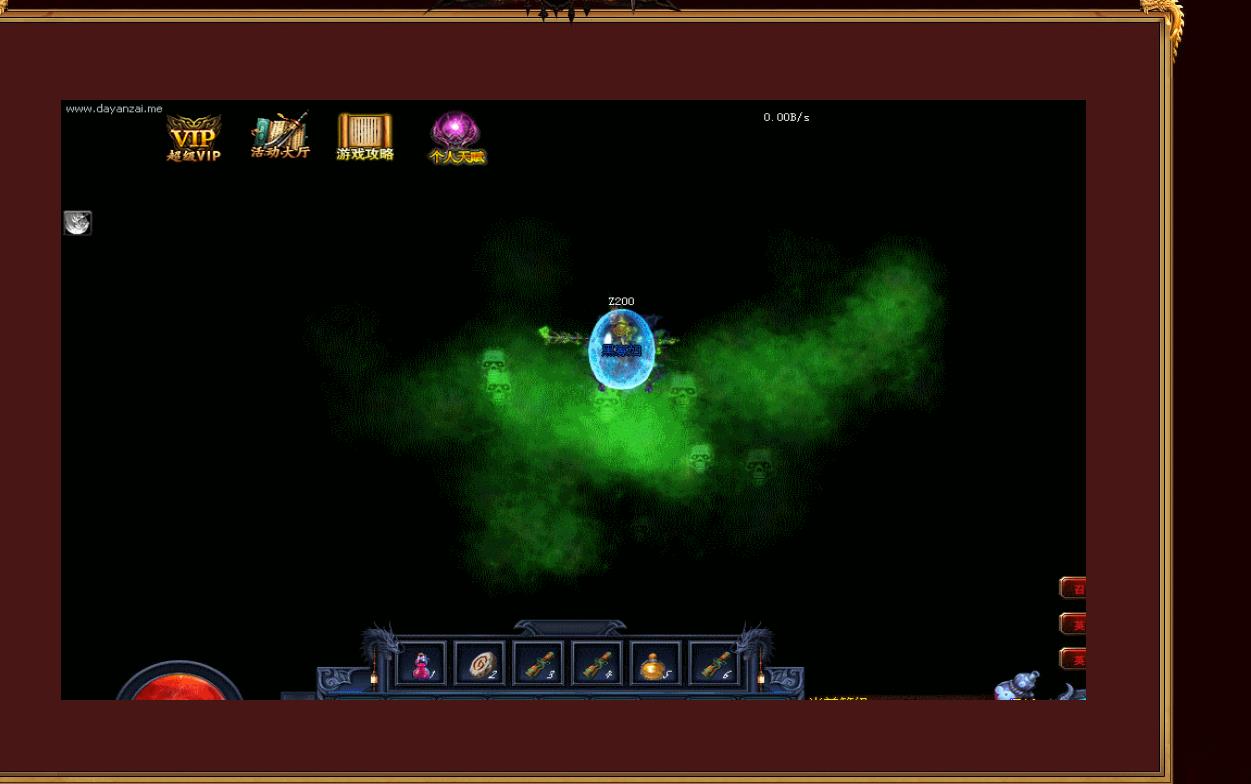Open the 游戏攻略 game guide scroll

(x=365, y=137)
